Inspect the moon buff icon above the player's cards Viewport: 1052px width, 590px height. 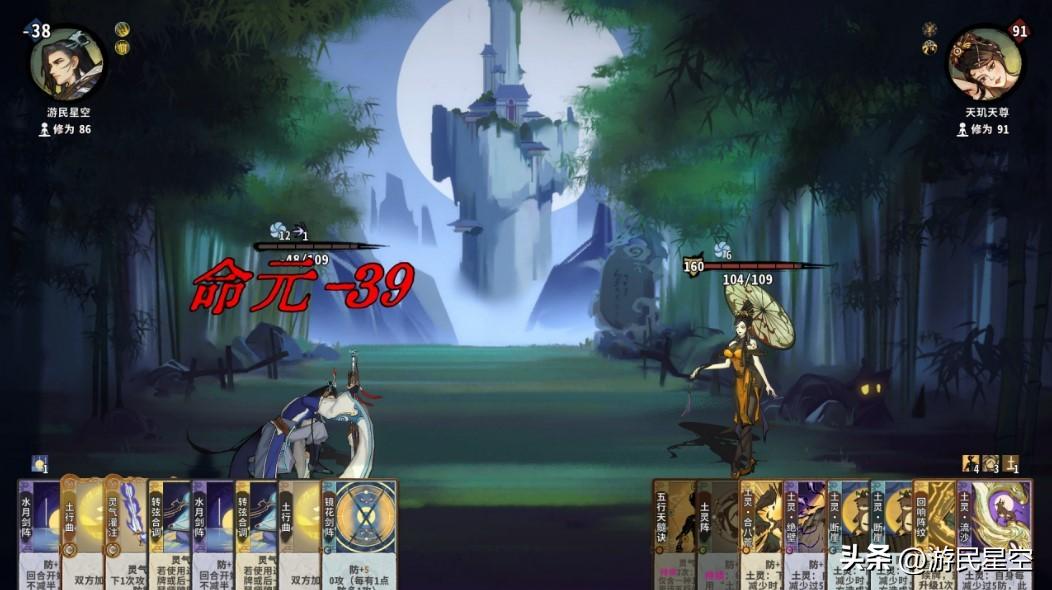coord(40,464)
